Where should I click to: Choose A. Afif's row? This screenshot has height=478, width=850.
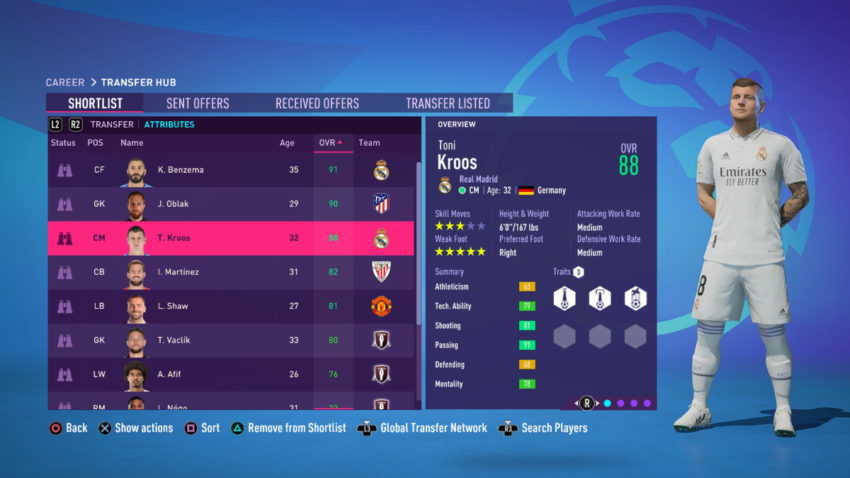click(231, 374)
